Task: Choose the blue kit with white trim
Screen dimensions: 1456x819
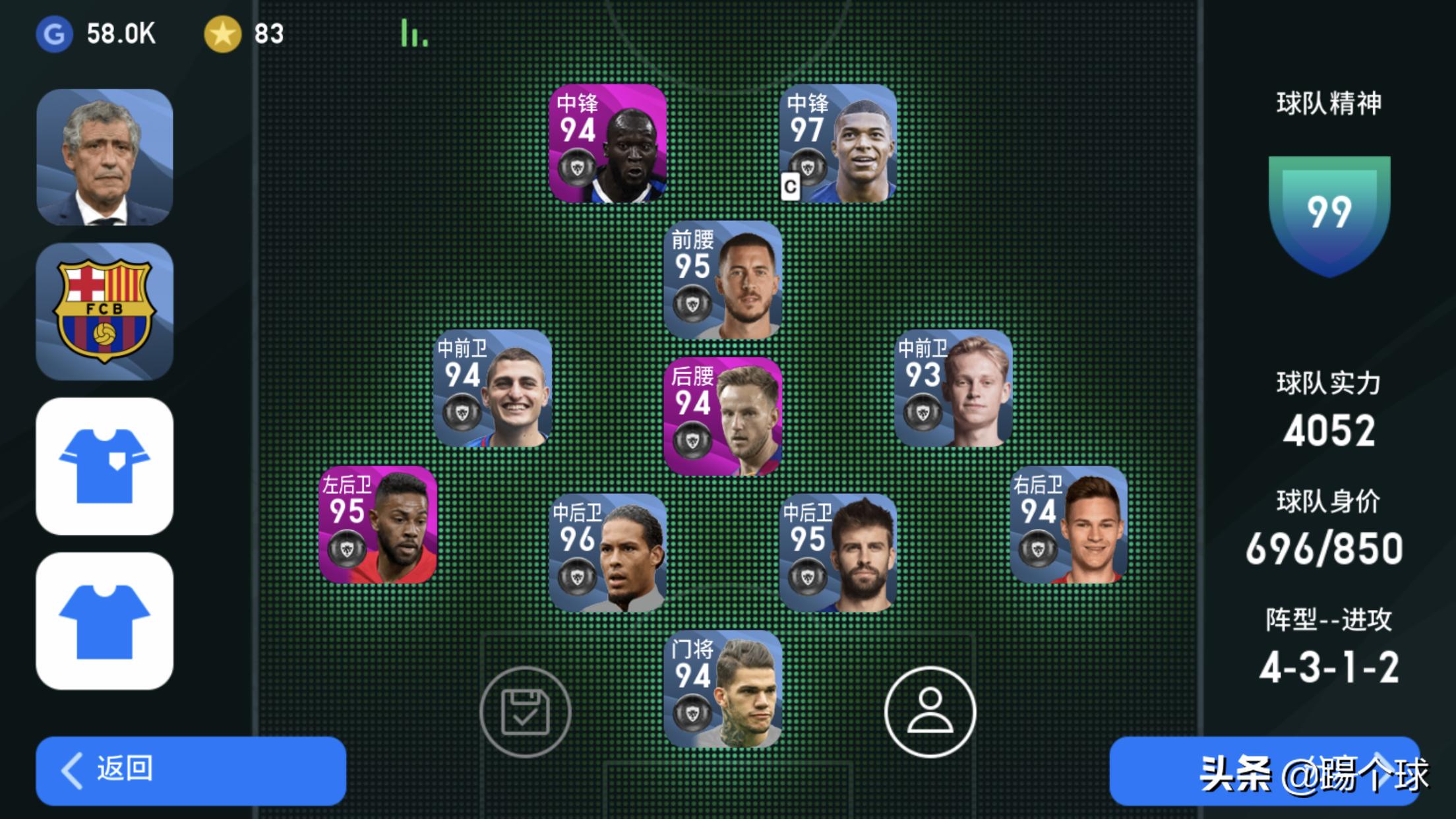Action: [105, 466]
